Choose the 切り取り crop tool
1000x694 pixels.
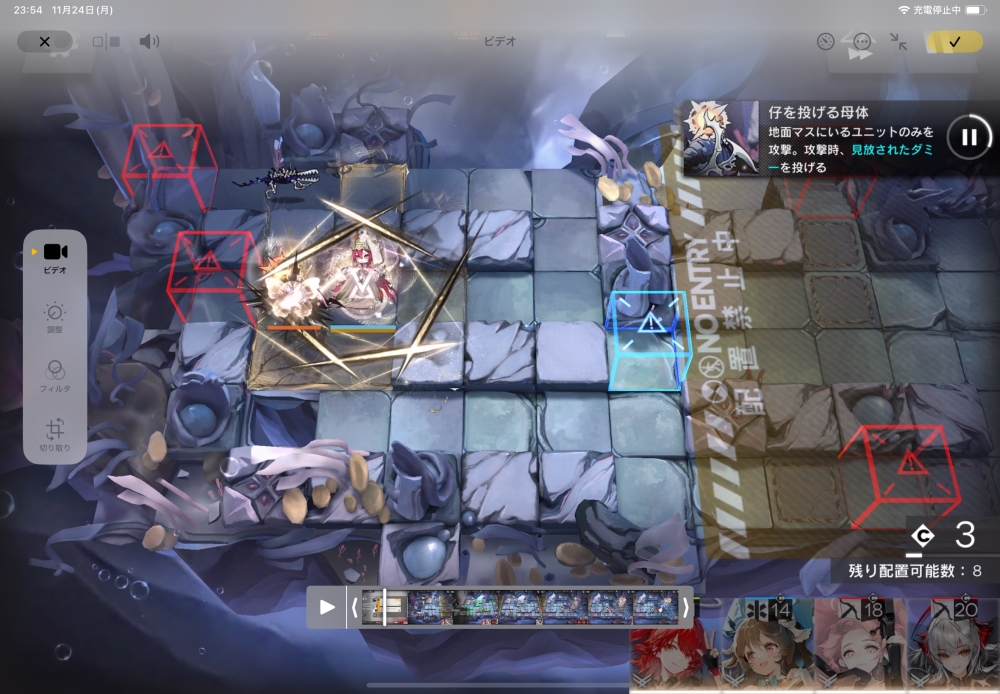(x=55, y=433)
